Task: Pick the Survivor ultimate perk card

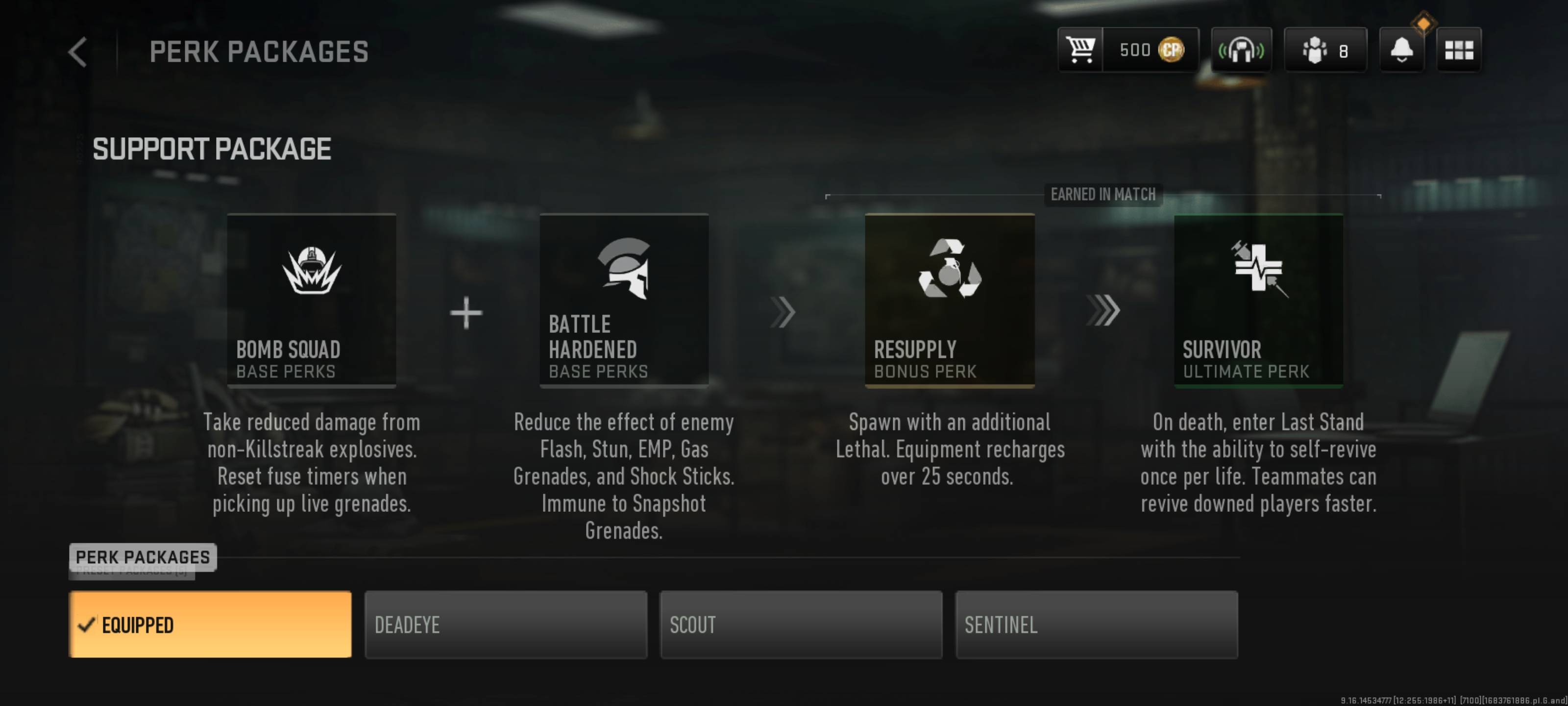Action: tap(1258, 301)
